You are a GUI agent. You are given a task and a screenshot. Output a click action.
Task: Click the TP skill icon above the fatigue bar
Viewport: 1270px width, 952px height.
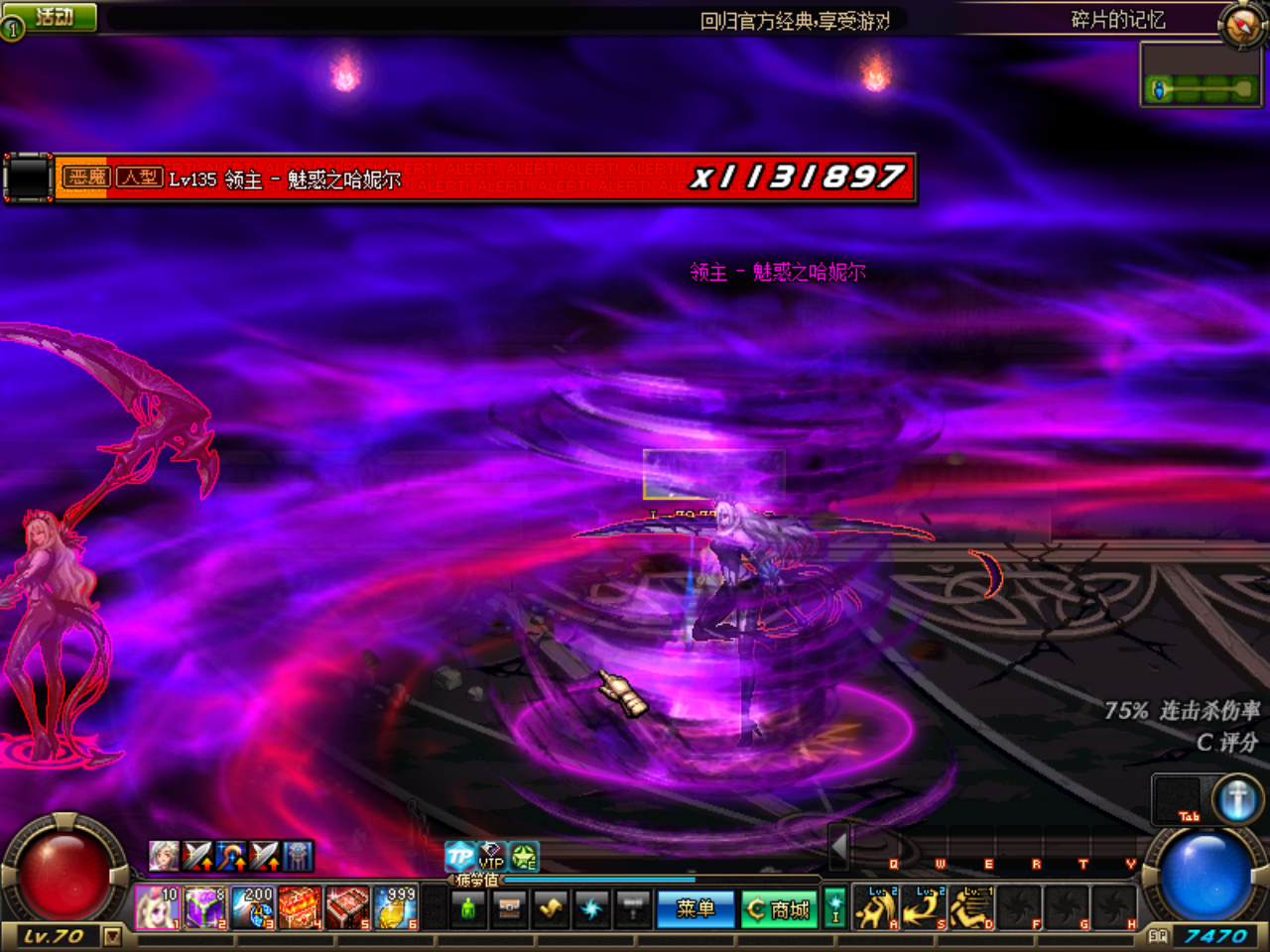coord(459,857)
